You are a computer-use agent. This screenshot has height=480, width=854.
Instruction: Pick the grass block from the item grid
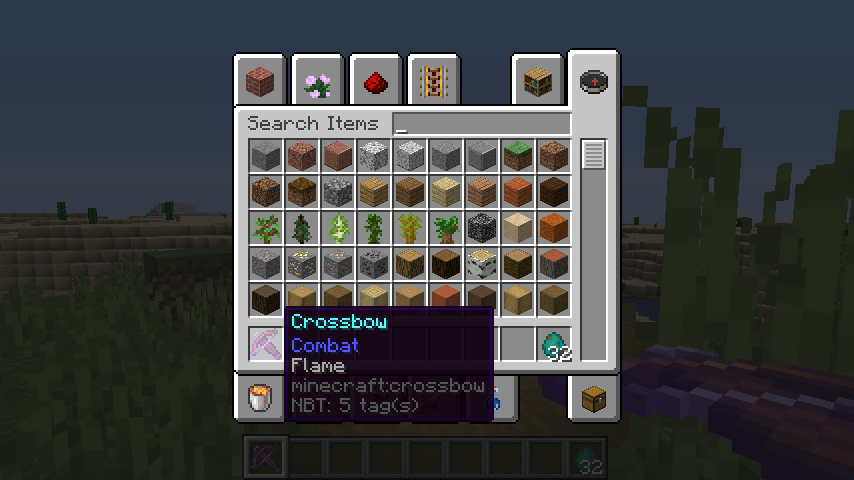click(518, 155)
